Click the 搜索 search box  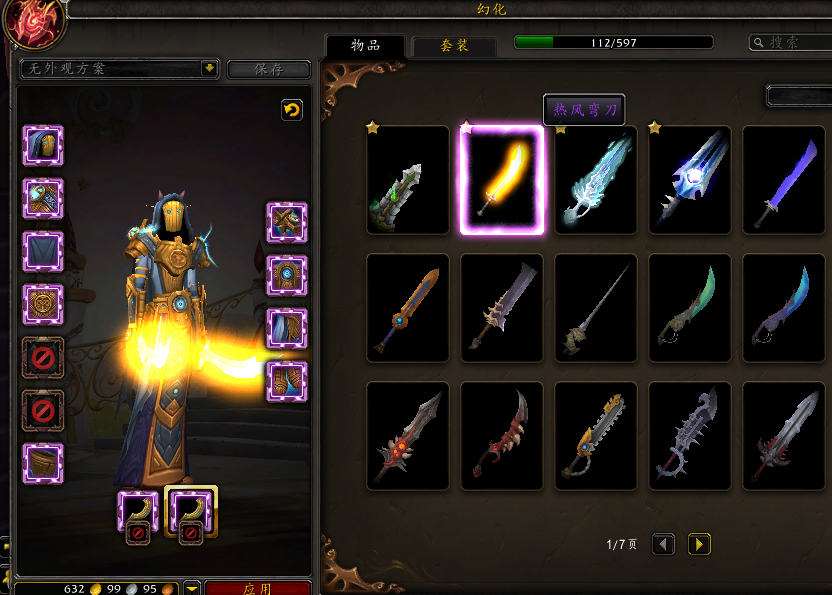tap(790, 42)
